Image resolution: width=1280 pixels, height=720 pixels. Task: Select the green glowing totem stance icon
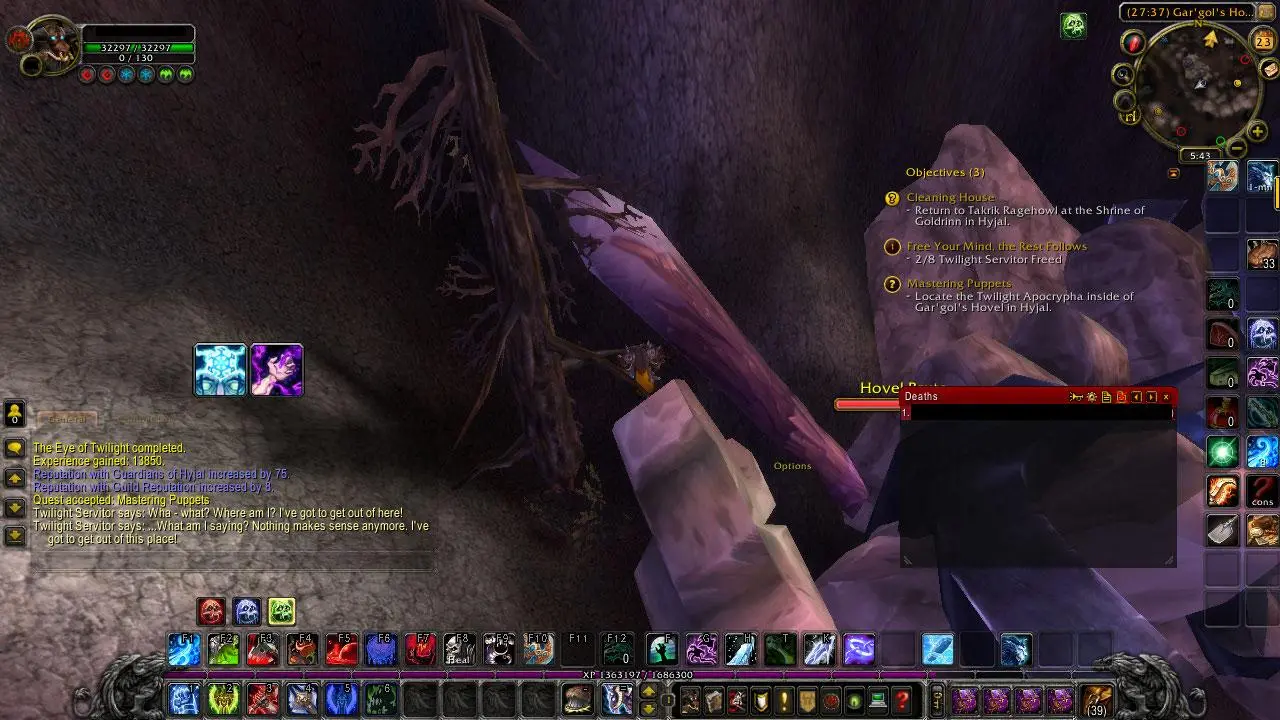[x=281, y=611]
